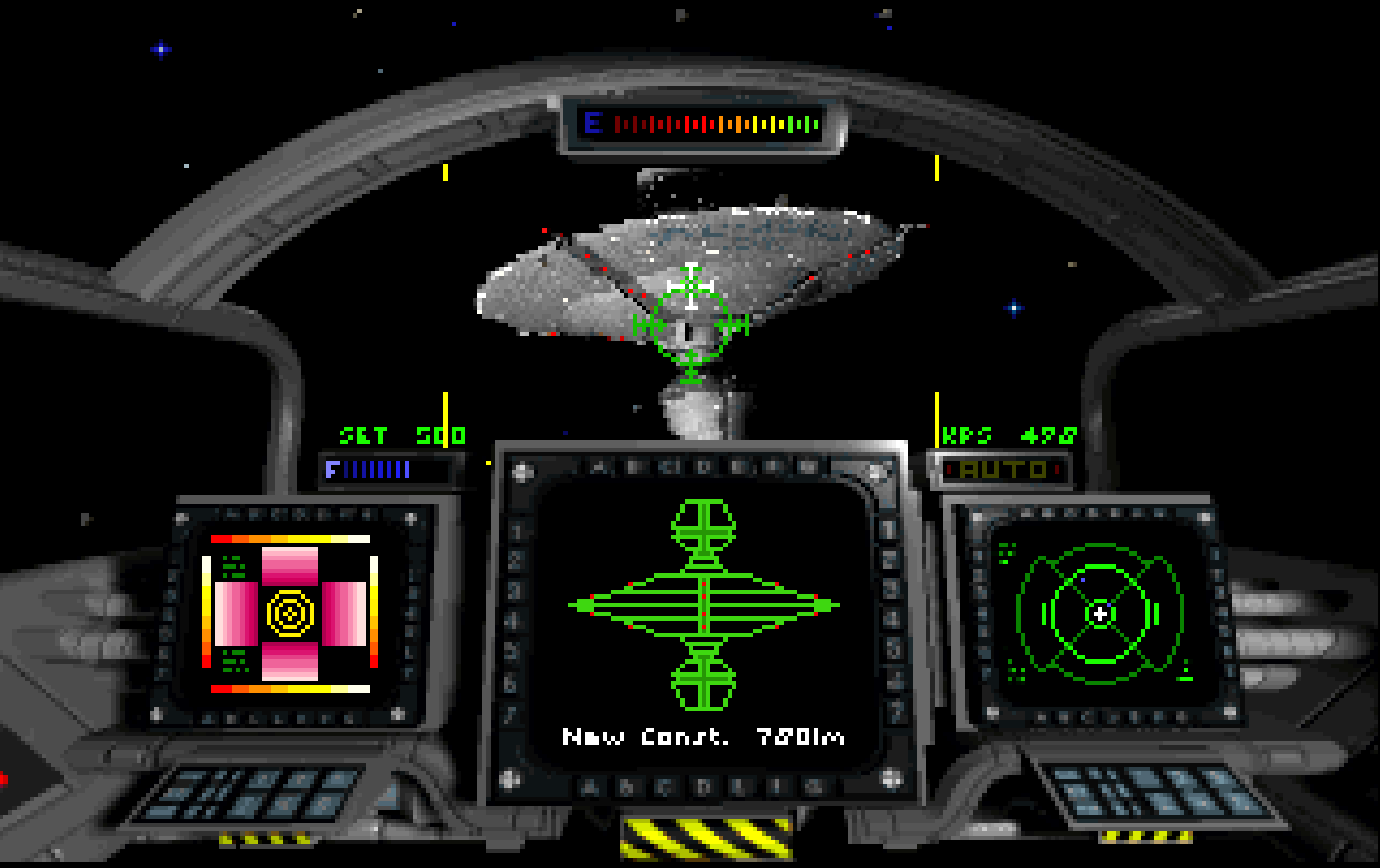
Task: Select the pink shield and armor display
Action: click(x=290, y=614)
